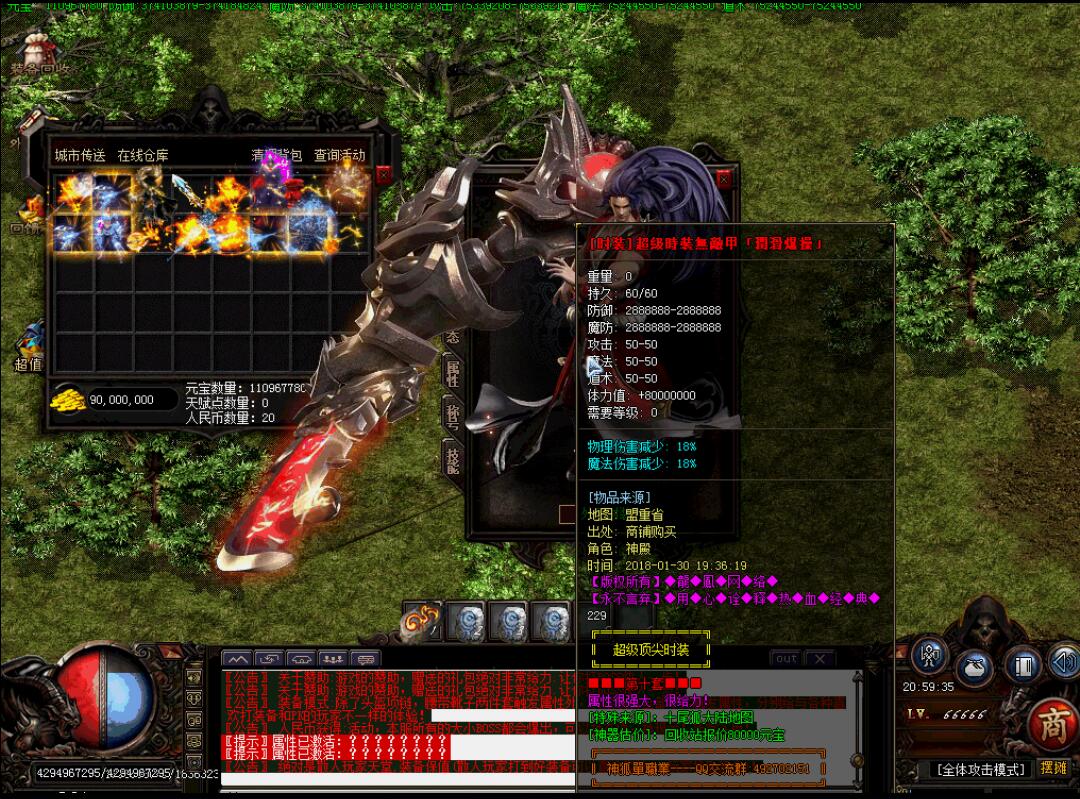Open the 城市传送 city teleport option
The height and width of the screenshot is (799, 1080).
pyautogui.click(x=80, y=155)
